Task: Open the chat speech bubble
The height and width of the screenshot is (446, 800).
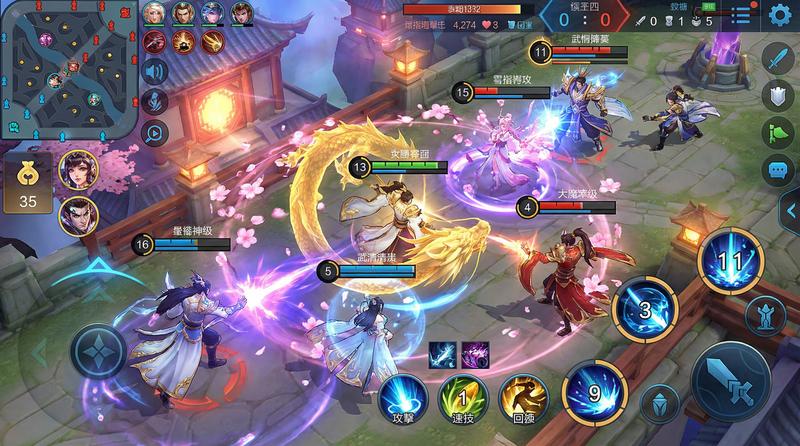Action: [777, 169]
